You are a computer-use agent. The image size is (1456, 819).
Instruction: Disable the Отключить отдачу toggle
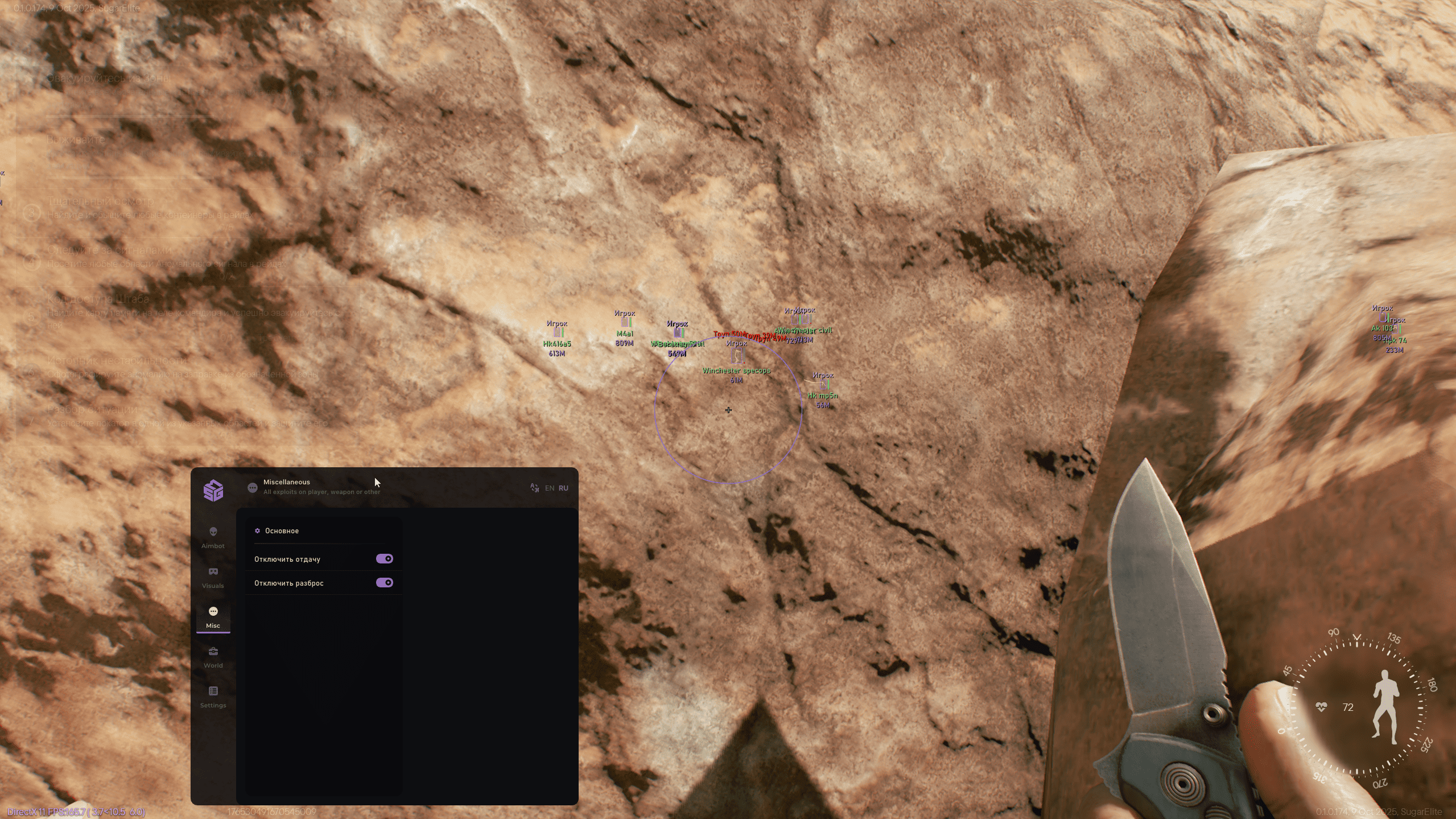385,558
